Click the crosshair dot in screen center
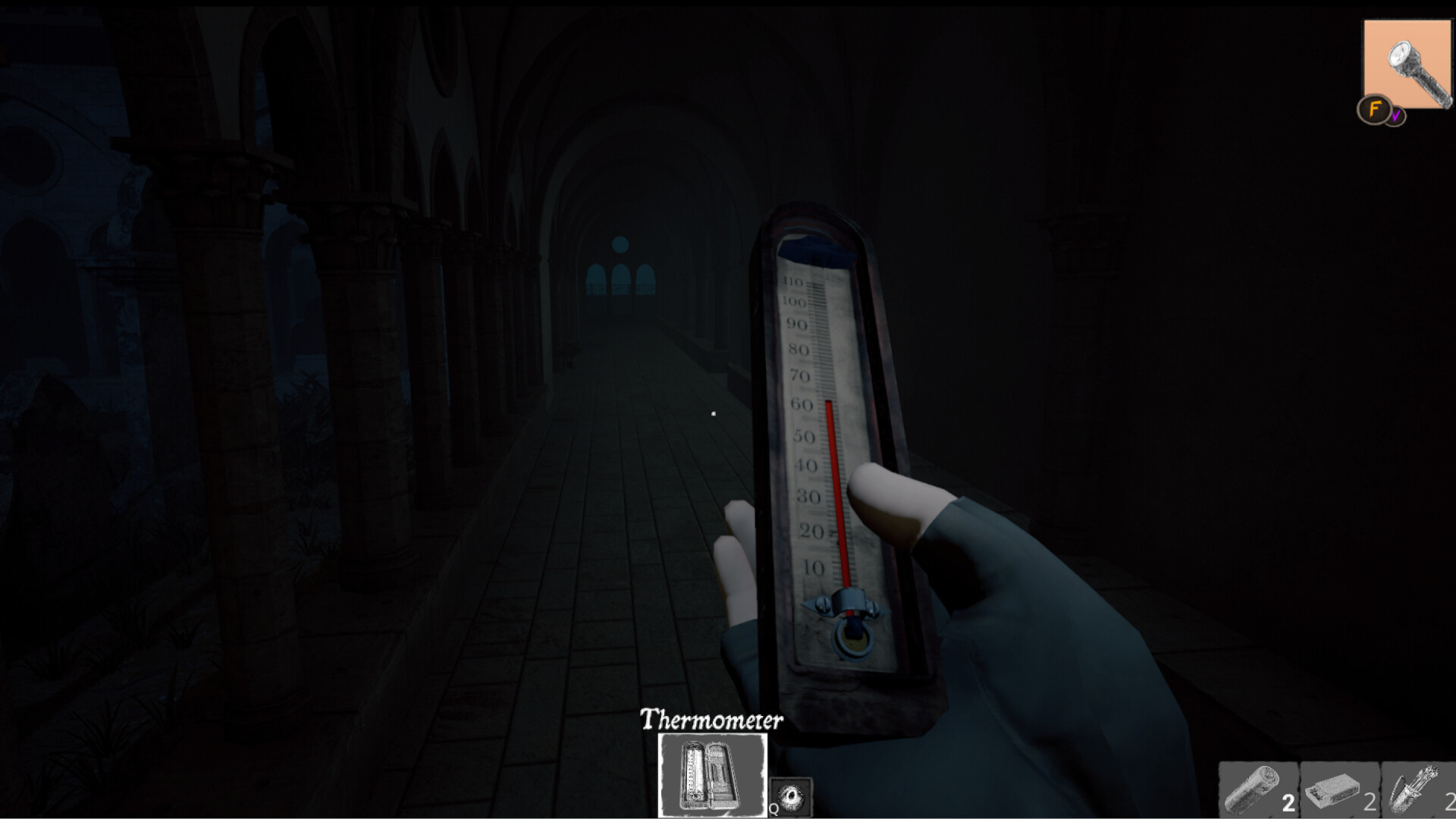The width and height of the screenshot is (1456, 819). pos(714,413)
